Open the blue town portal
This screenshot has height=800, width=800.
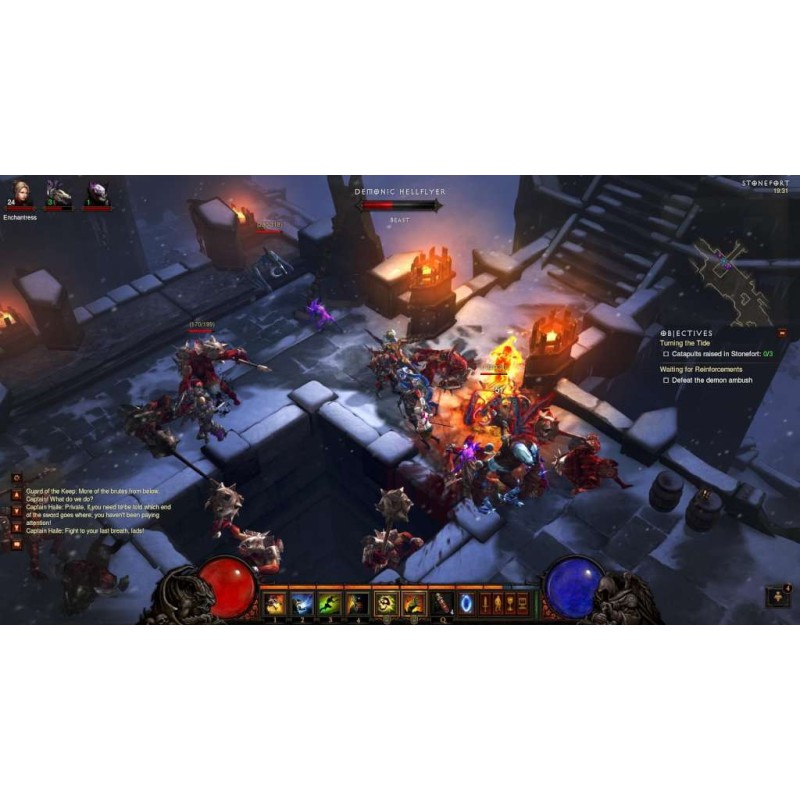tap(467, 603)
